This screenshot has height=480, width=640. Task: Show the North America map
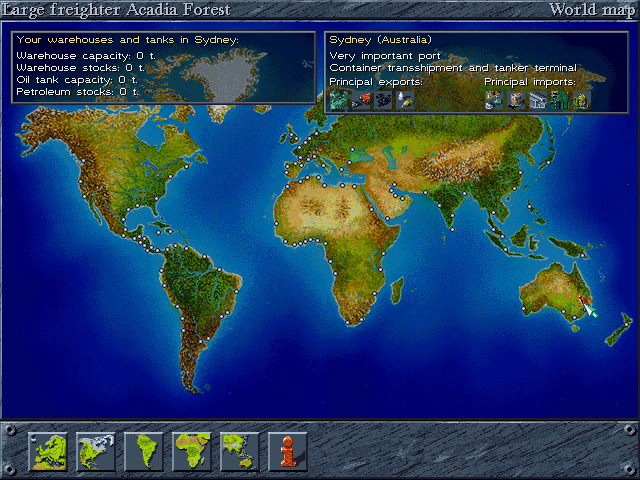pos(96,451)
